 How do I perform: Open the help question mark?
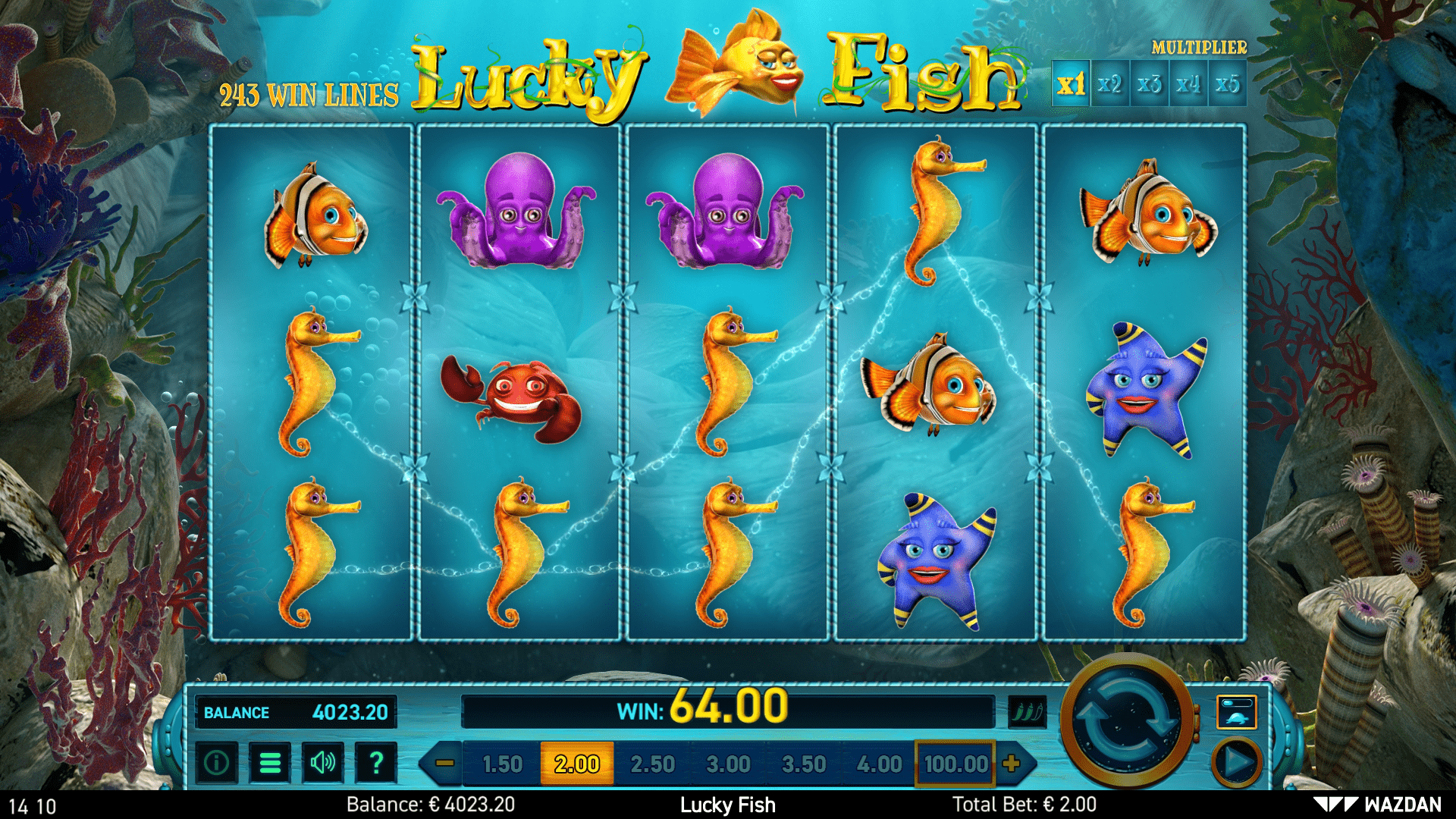click(x=375, y=764)
